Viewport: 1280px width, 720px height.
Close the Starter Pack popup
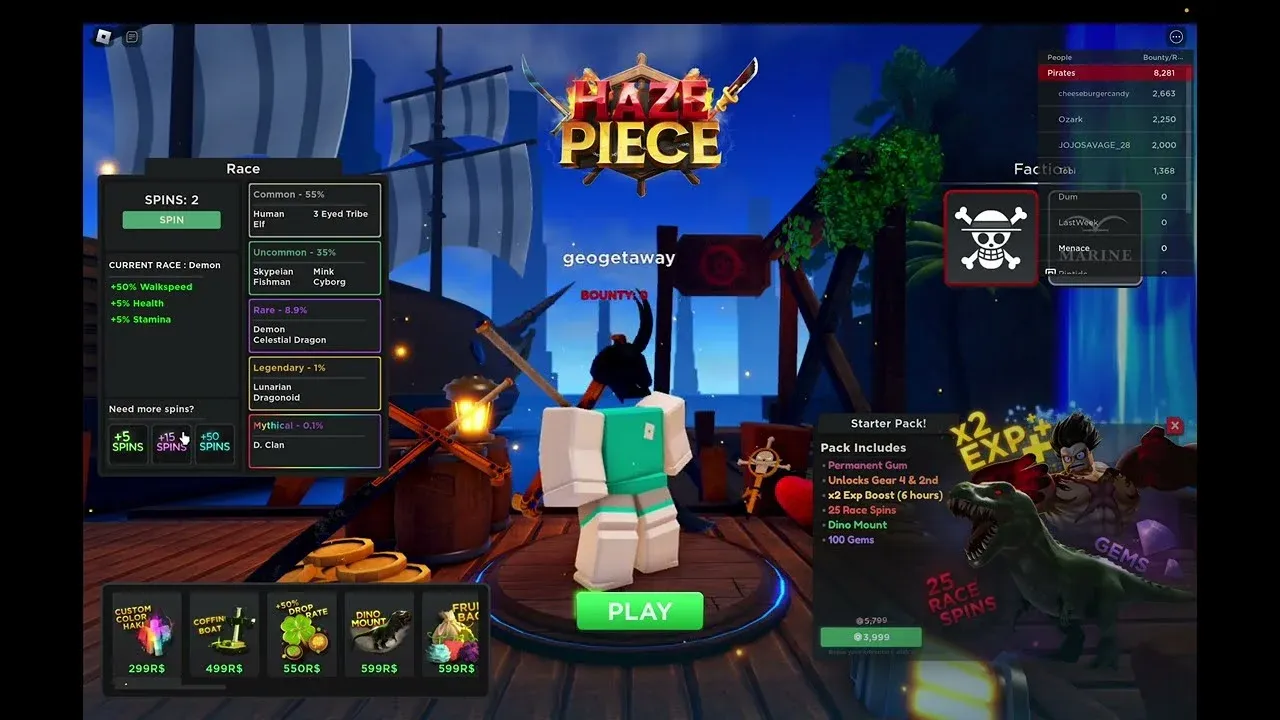1174,425
